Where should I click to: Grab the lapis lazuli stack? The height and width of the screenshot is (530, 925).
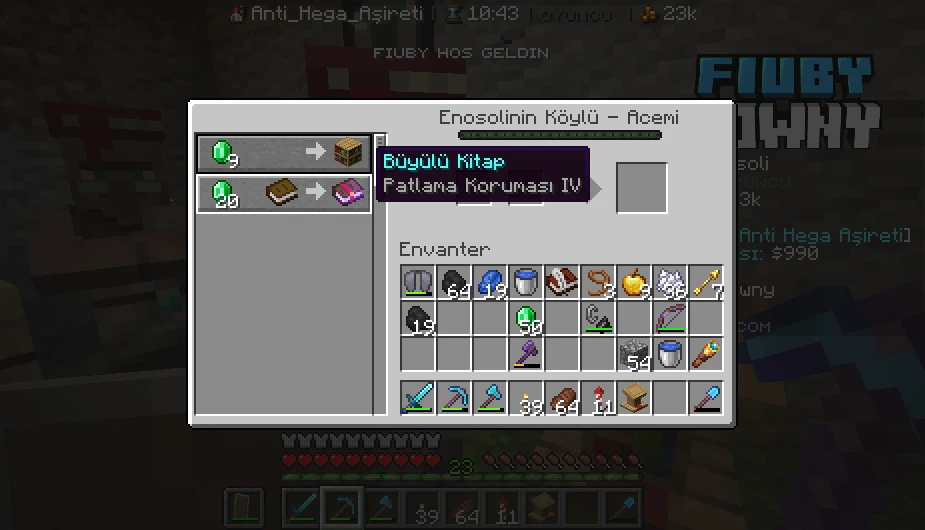click(489, 283)
